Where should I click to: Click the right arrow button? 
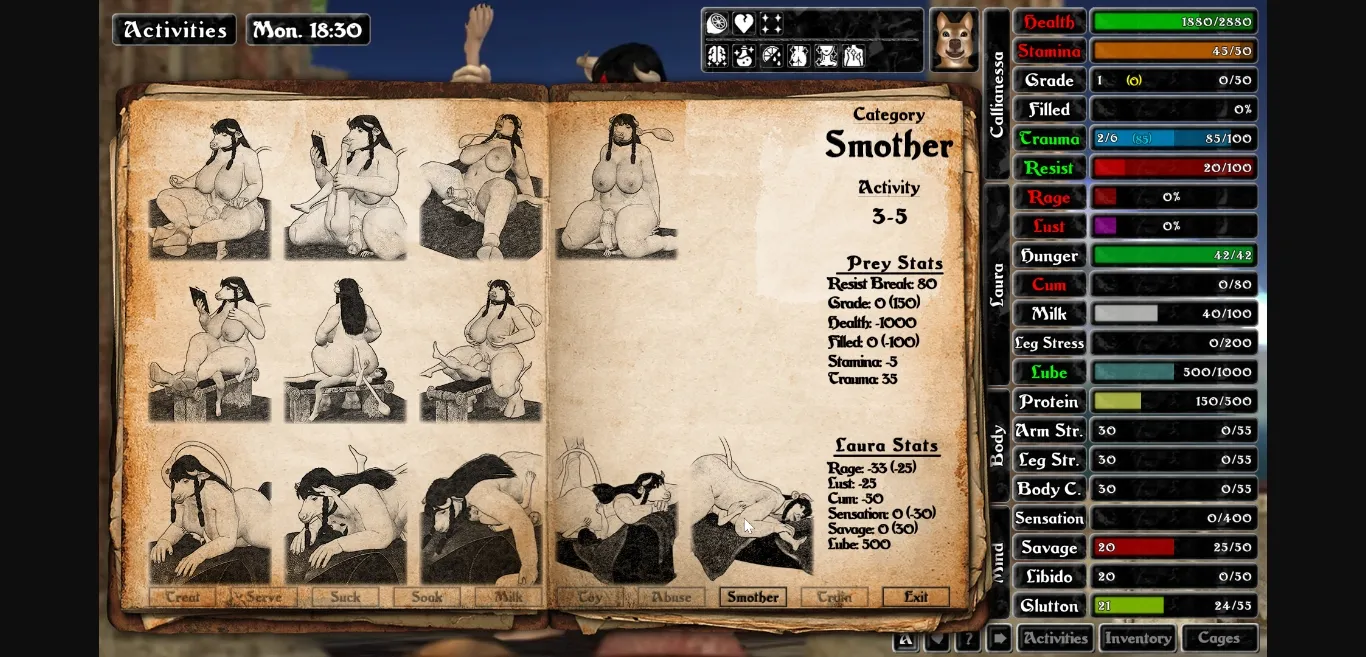998,639
